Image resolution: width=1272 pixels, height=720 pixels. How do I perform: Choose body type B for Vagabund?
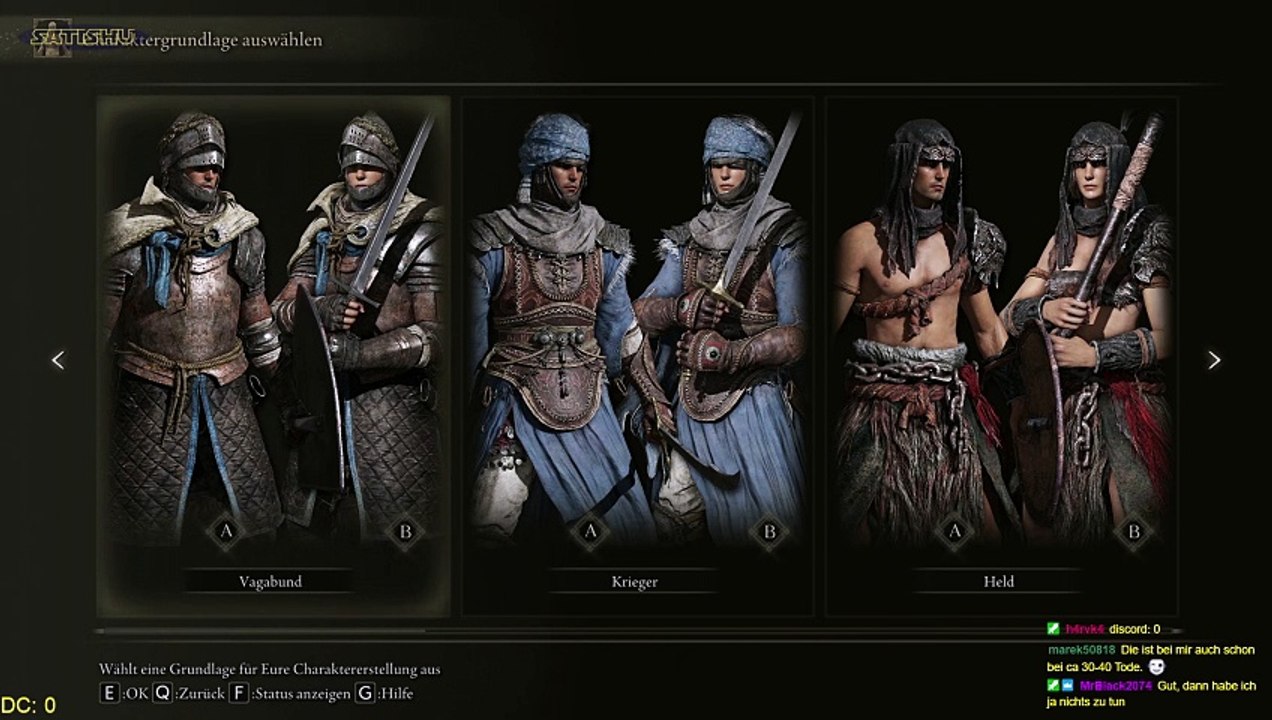pyautogui.click(x=406, y=532)
